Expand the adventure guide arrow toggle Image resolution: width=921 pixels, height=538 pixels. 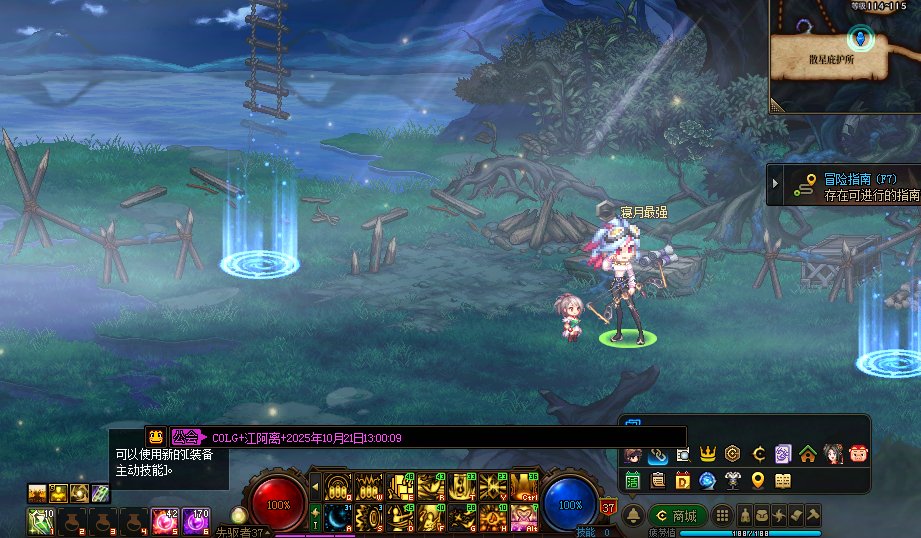point(775,184)
